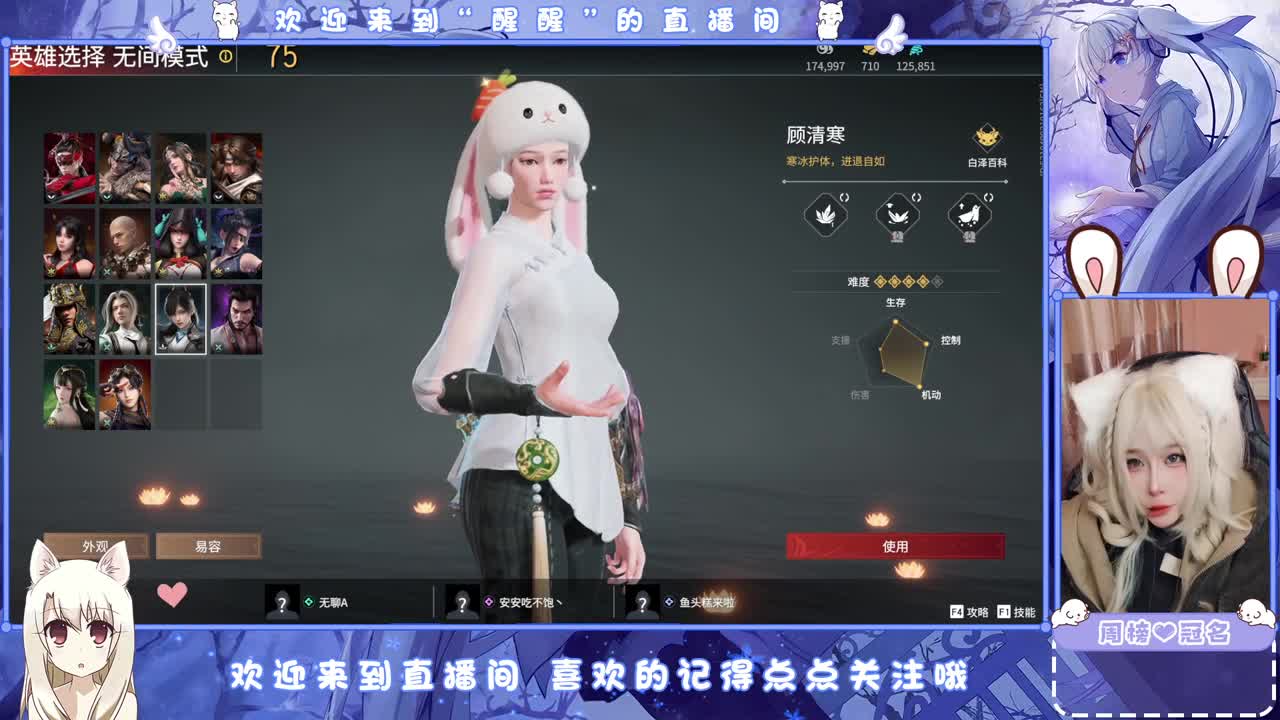Select the third goose-shaped ultimate skill icon

pos(968,213)
